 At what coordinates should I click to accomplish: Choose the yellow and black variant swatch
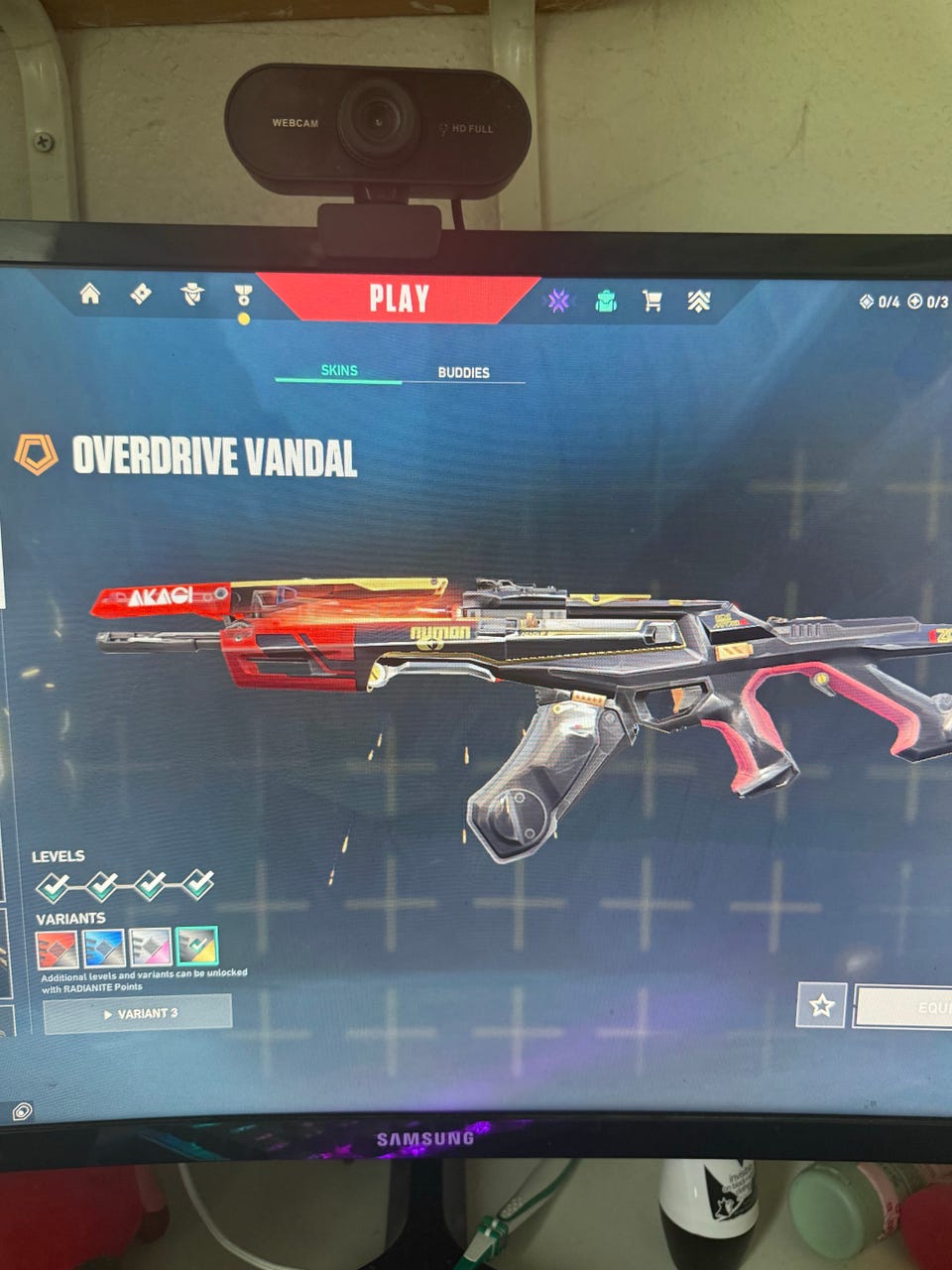coord(196,947)
